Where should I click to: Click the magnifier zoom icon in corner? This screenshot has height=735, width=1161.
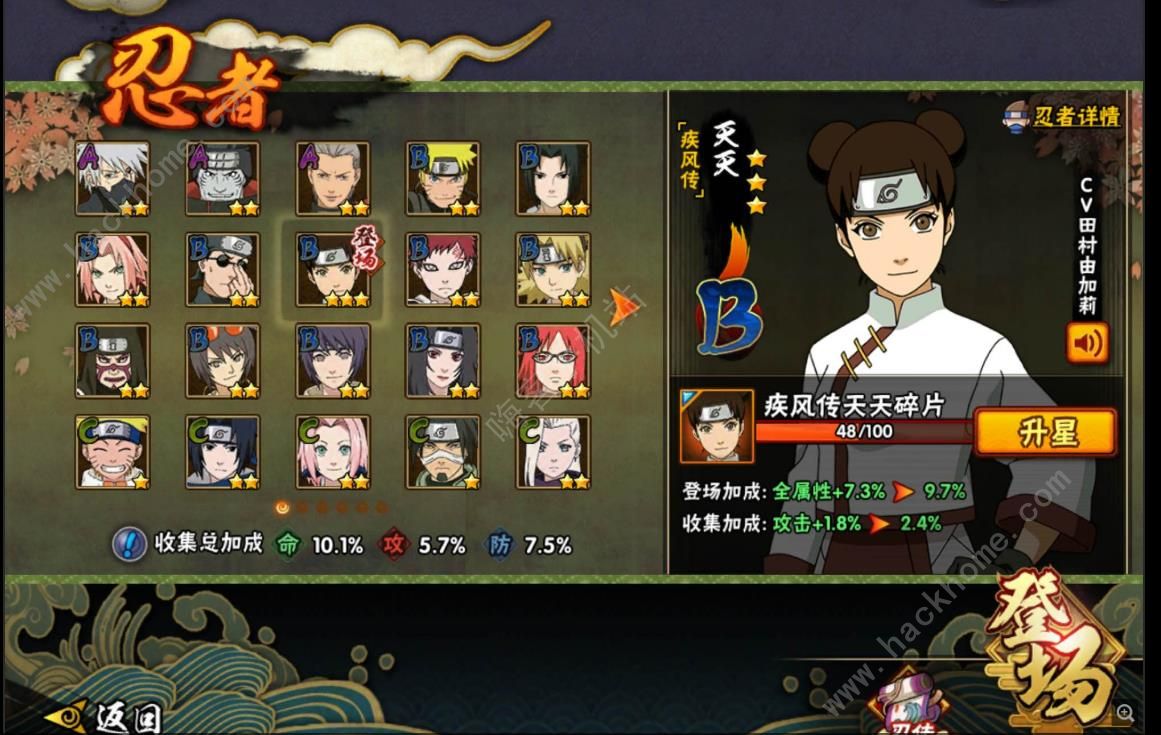(1126, 713)
